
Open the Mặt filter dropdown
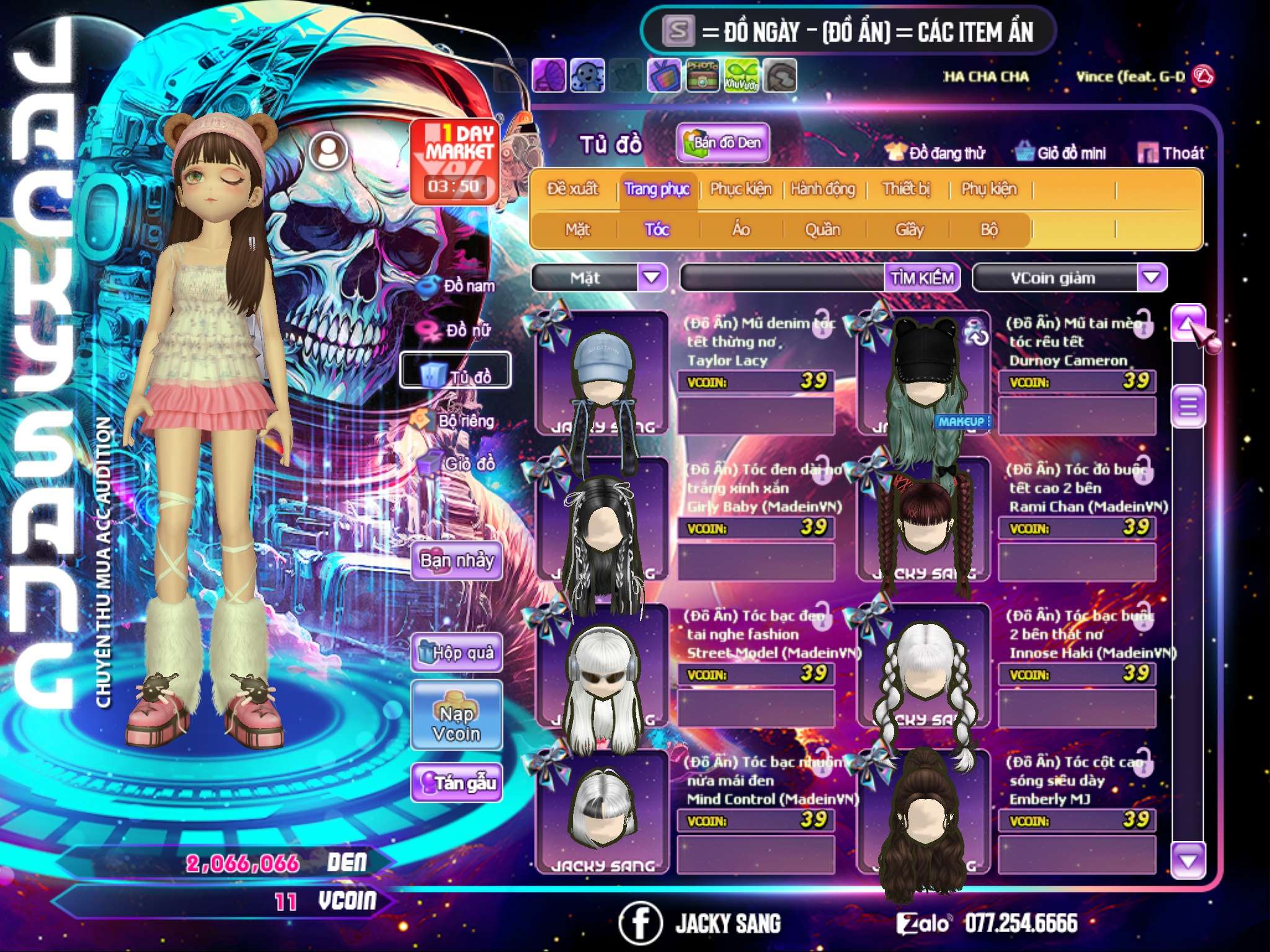(652, 277)
